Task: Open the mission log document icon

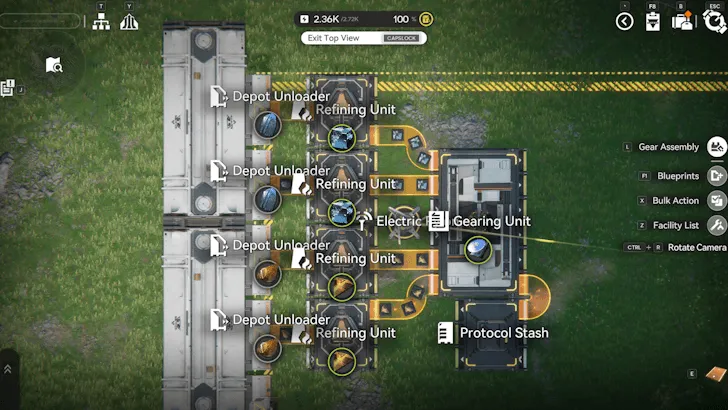Action: tap(7, 89)
